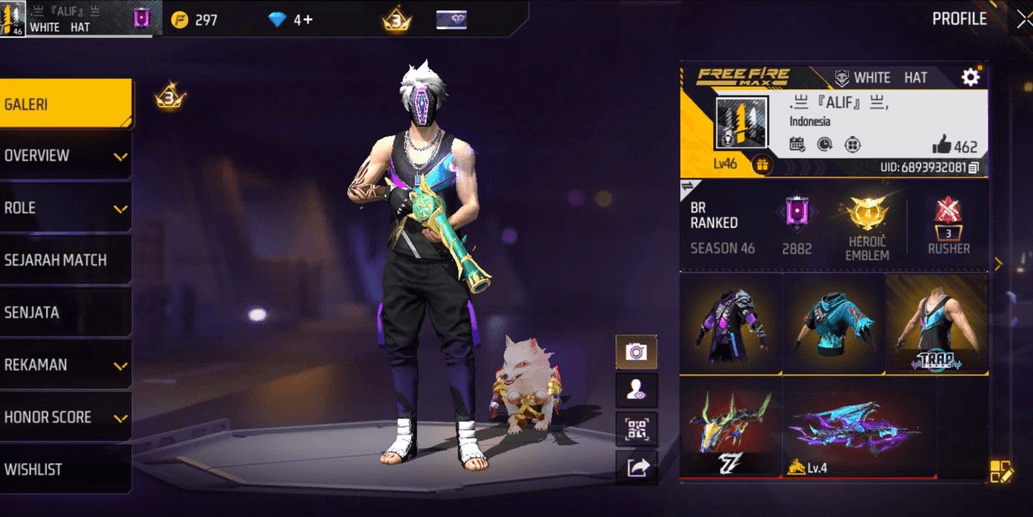Open the QR code button
Screen dimensions: 1033x517
pos(636,429)
